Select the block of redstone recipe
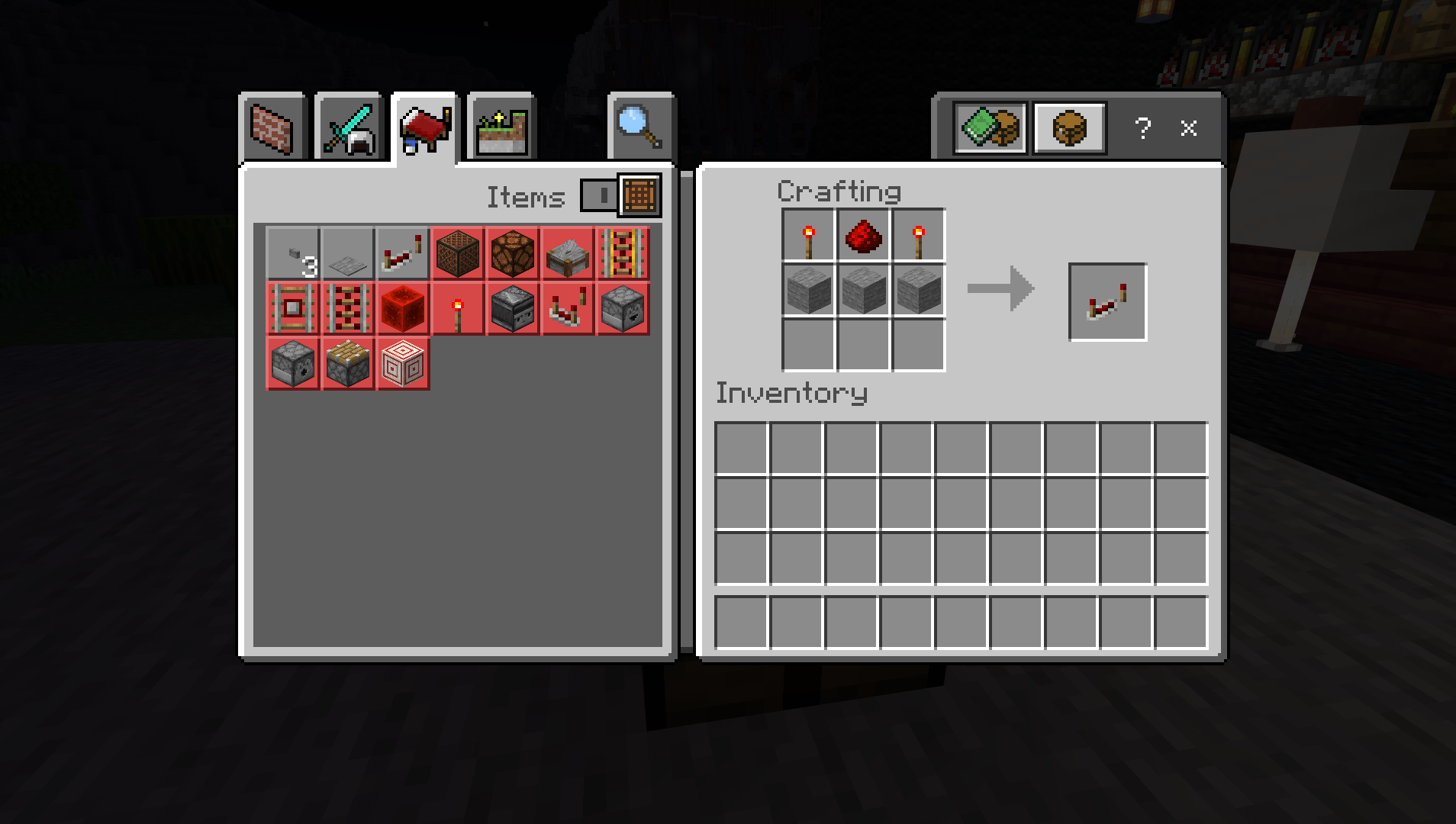1456x824 pixels. tap(403, 309)
